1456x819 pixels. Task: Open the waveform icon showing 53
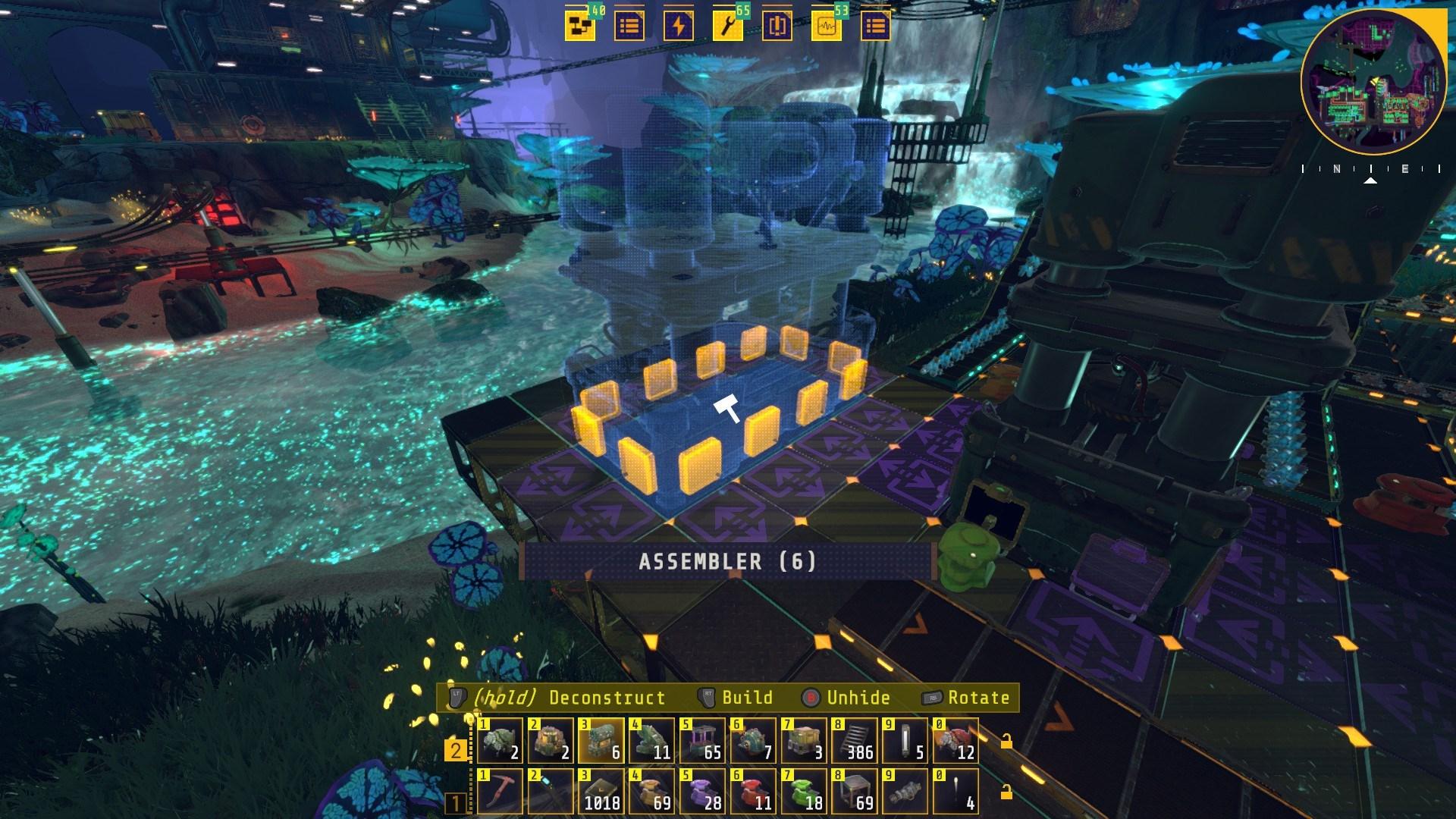pos(826,27)
